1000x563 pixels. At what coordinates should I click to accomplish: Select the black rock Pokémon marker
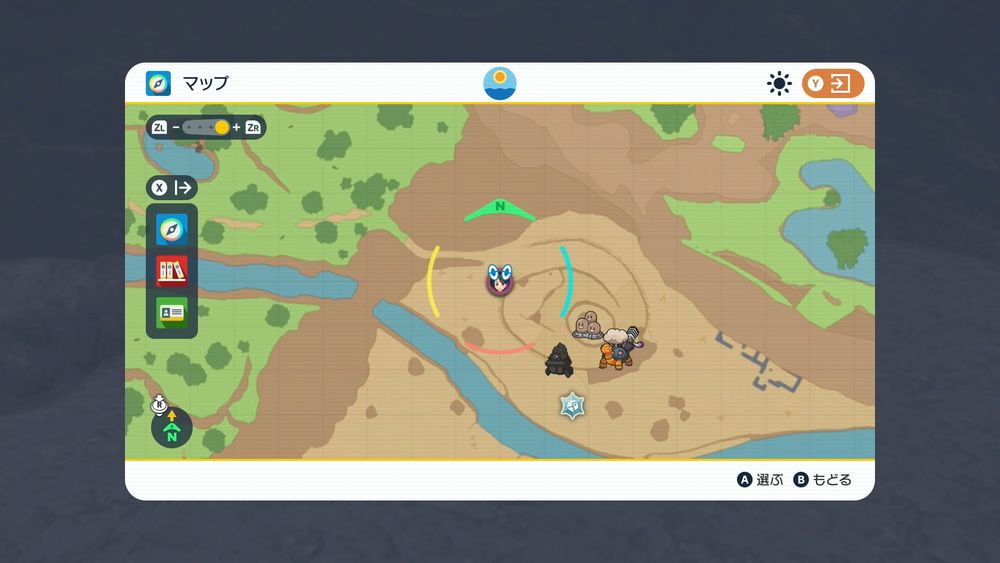(x=559, y=360)
